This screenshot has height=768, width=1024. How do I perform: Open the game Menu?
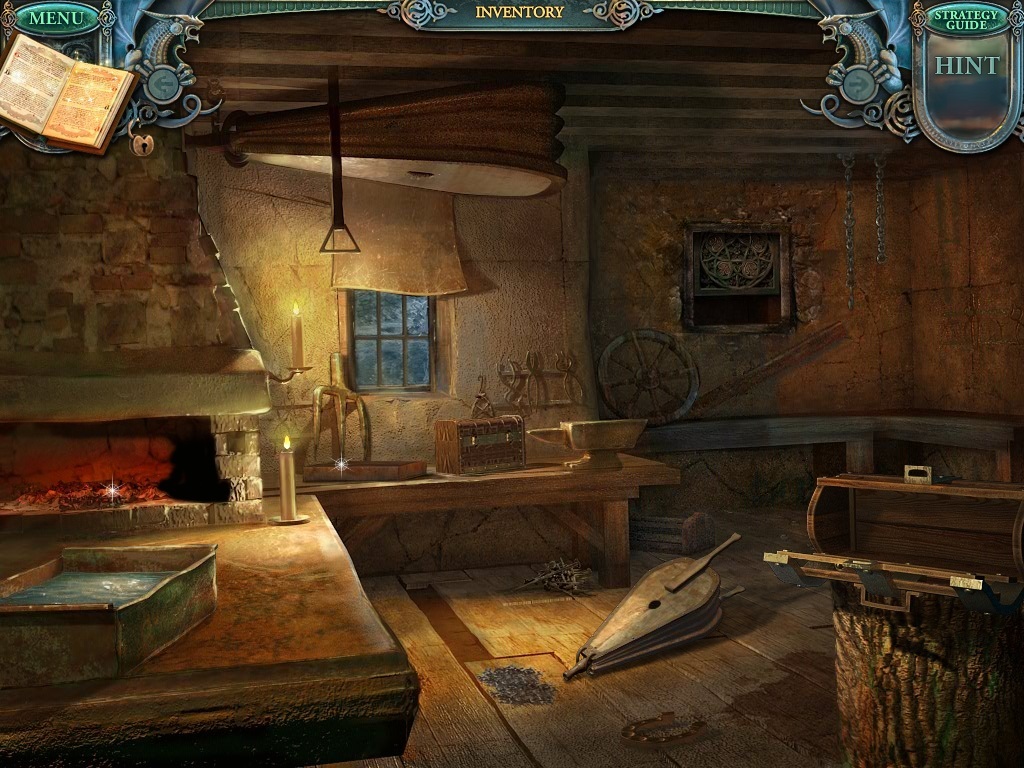coord(57,18)
